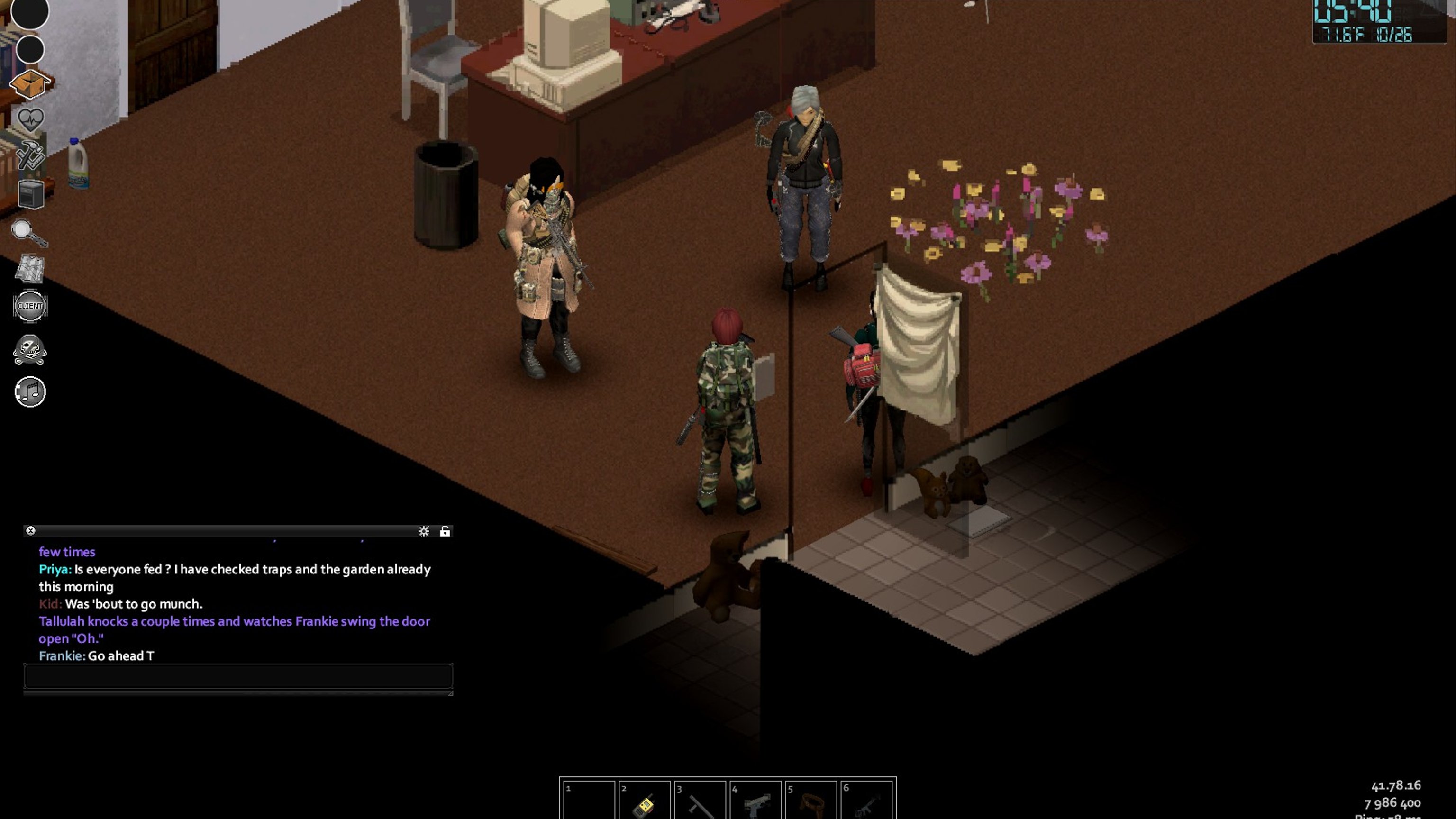Open the health heart panel
Image resolution: width=1456 pixels, height=819 pixels.
30,119
